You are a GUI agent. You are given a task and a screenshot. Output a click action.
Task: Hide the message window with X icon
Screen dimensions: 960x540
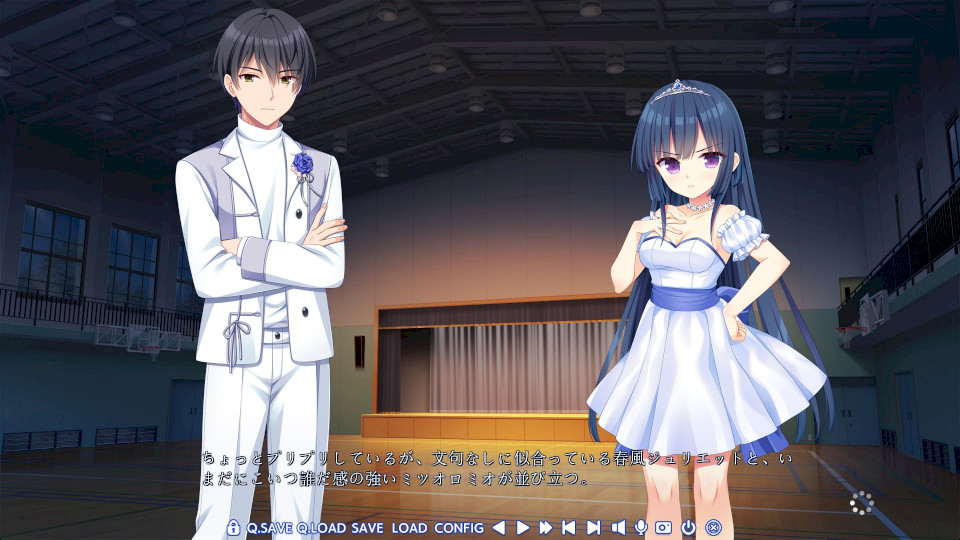click(713, 527)
